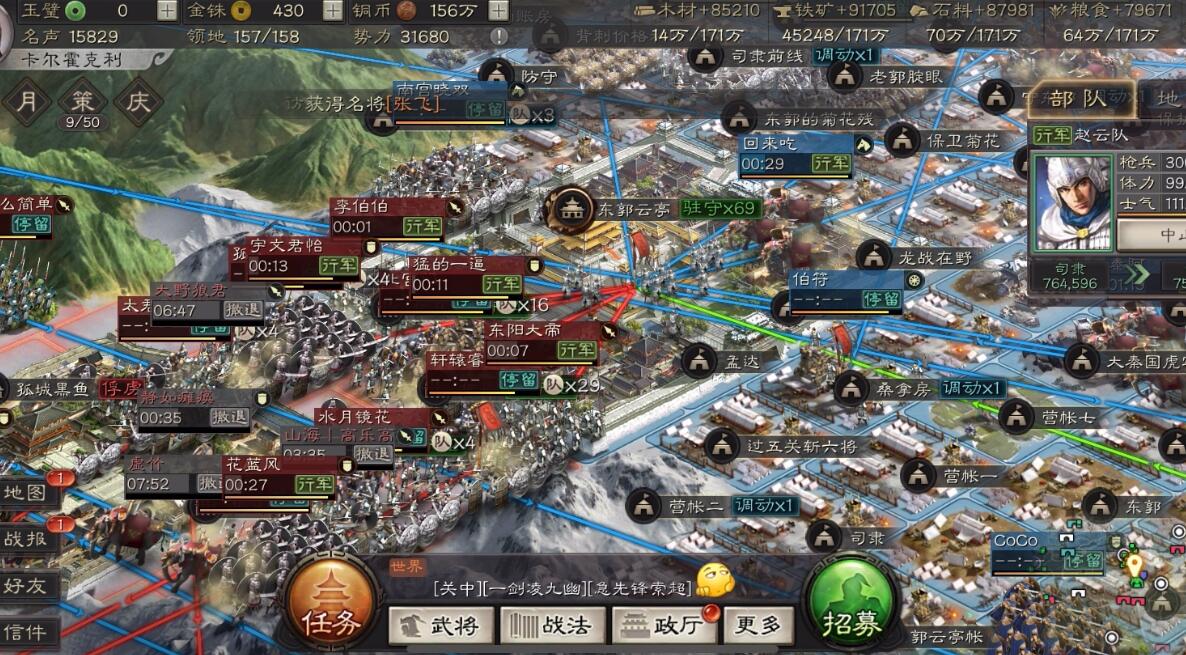Open the 信件 mail menu
The height and width of the screenshot is (655, 1186).
(25, 631)
